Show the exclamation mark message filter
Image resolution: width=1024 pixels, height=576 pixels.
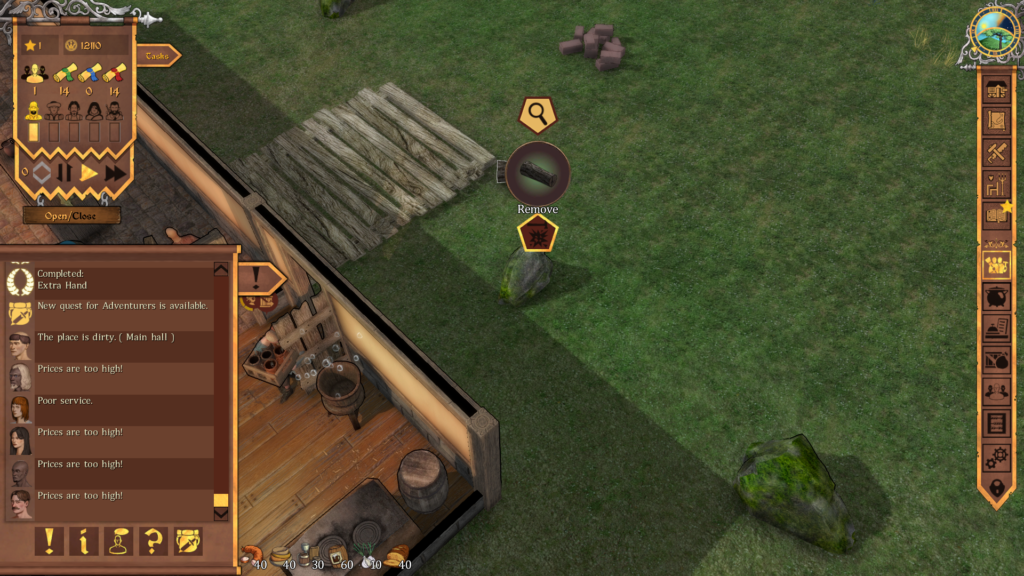(49, 541)
